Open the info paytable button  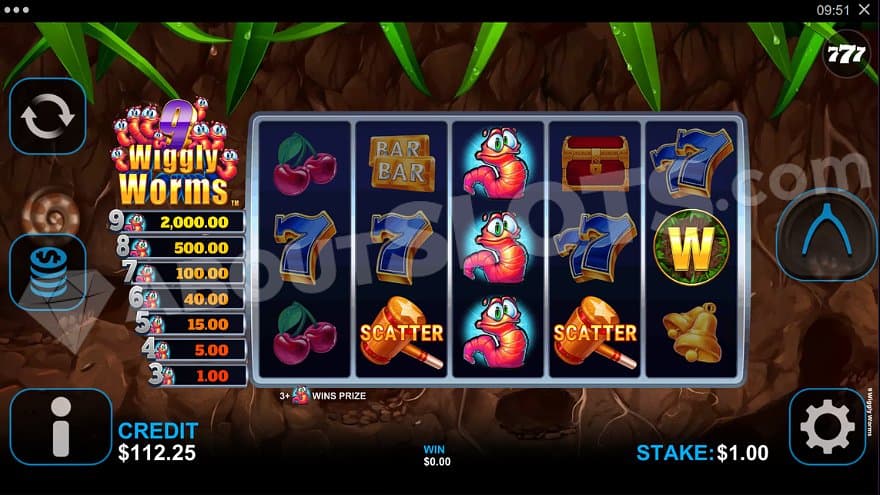click(x=60, y=427)
